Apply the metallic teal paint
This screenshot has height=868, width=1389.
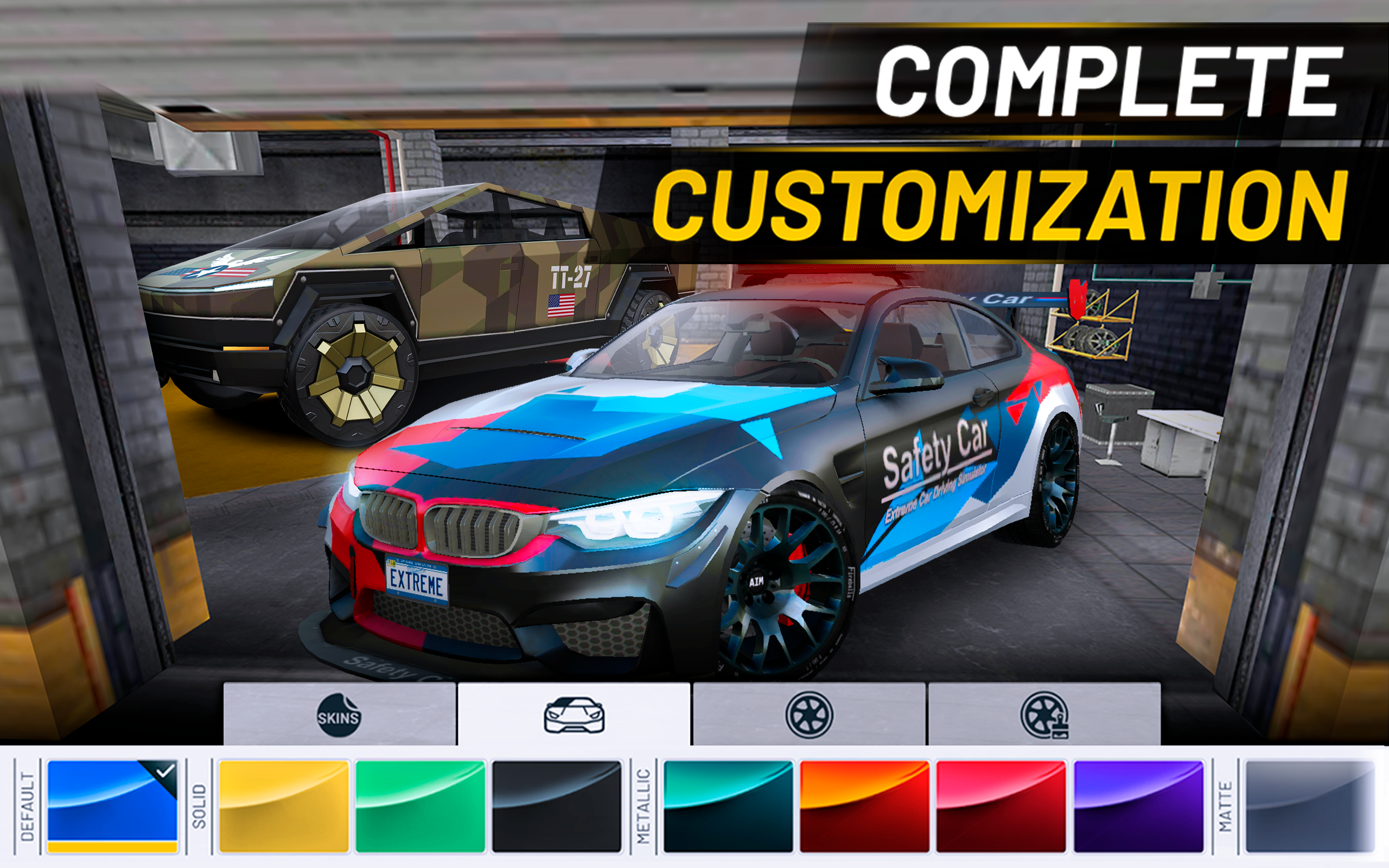728,806
